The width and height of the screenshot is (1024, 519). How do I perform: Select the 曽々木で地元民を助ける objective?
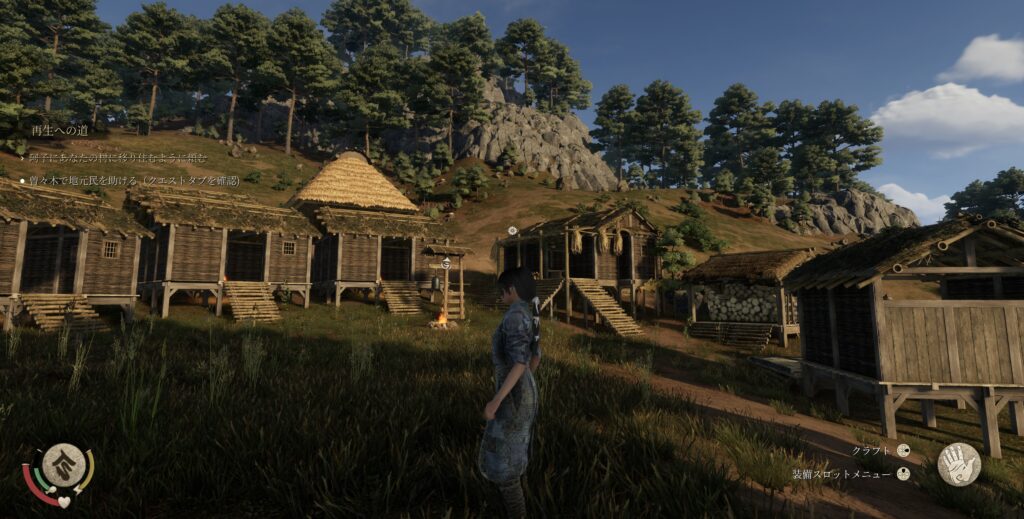pos(132,181)
